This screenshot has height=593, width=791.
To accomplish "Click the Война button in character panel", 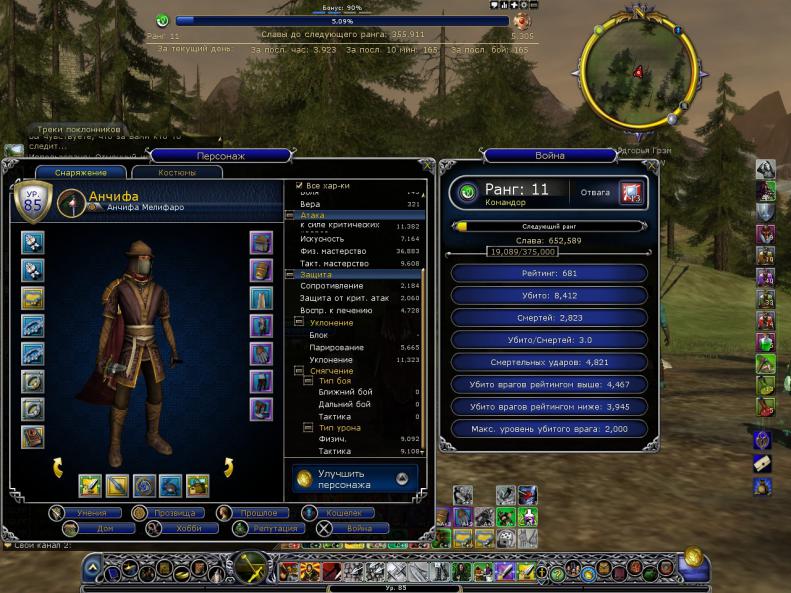I will 350,528.
